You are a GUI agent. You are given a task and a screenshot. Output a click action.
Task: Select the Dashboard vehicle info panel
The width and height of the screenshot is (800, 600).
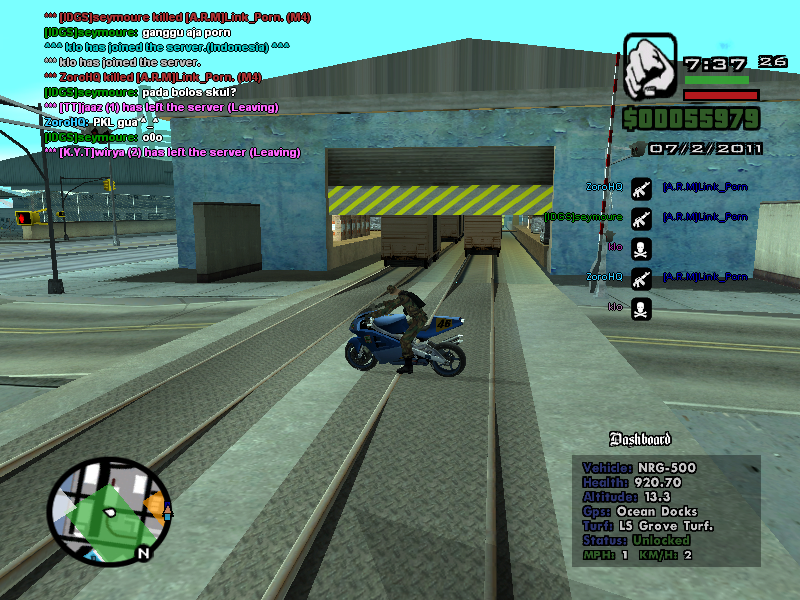(666, 510)
